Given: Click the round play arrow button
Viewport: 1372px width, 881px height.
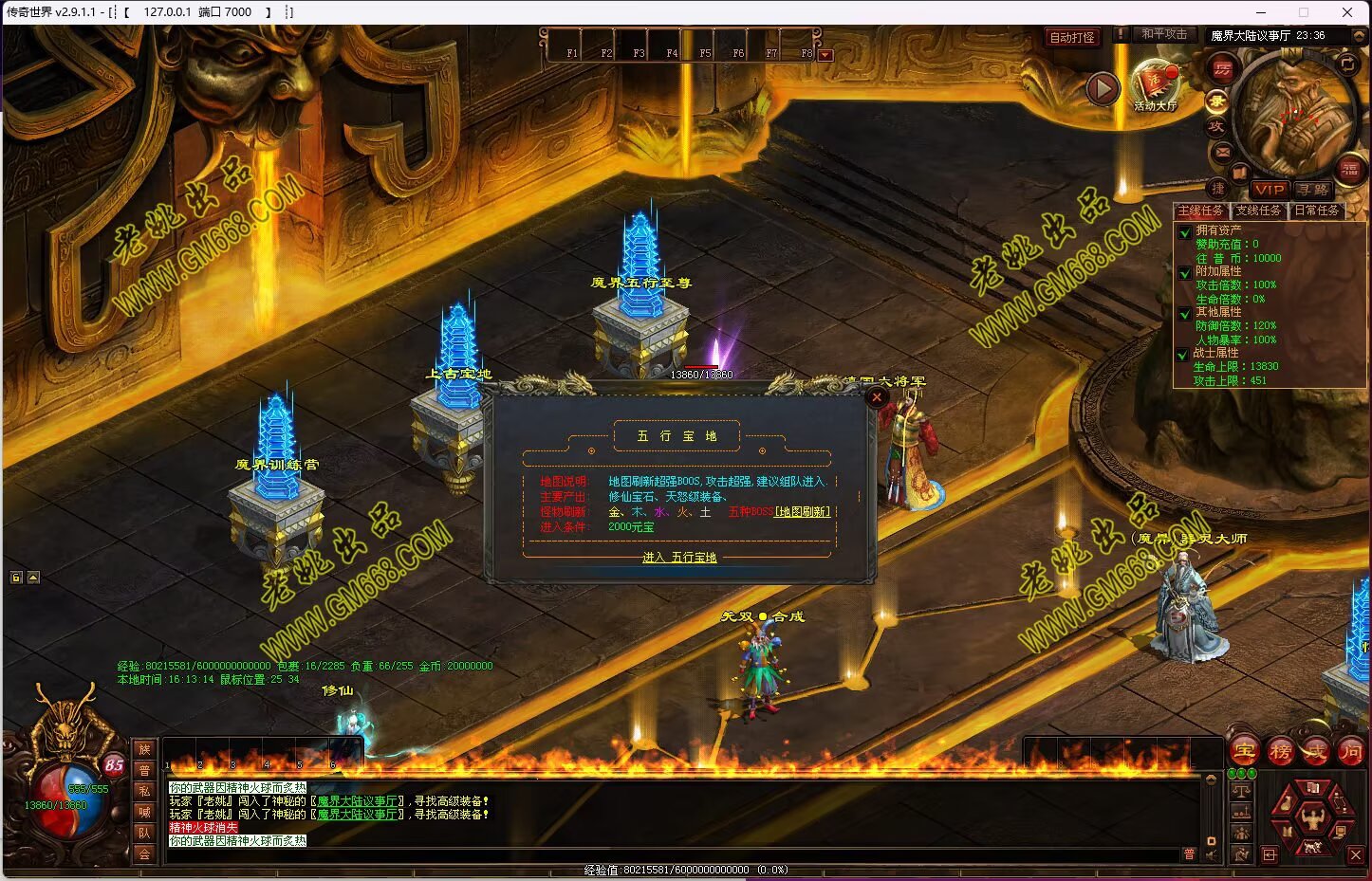Looking at the screenshot, I should pyautogui.click(x=1103, y=89).
